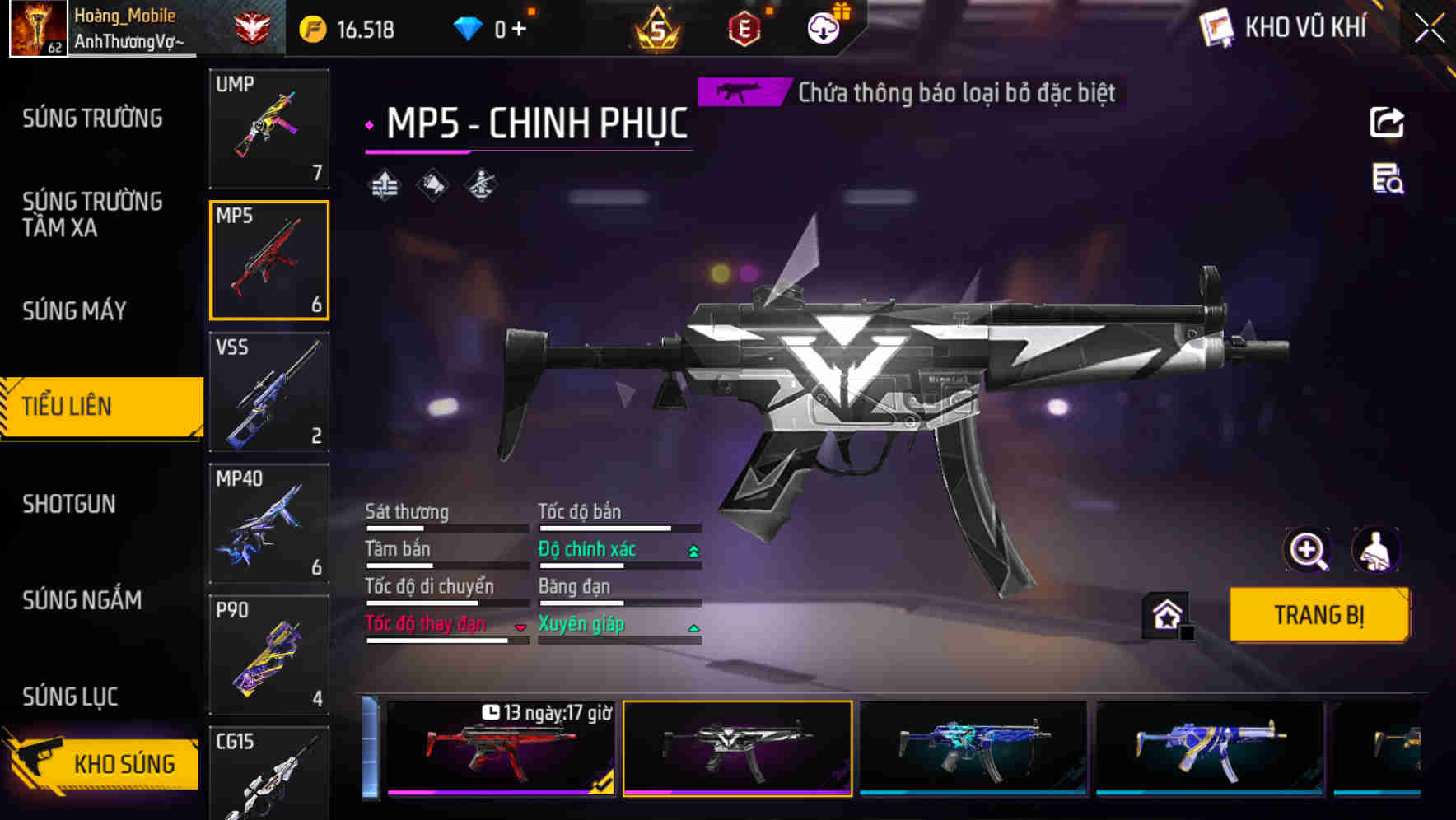The height and width of the screenshot is (820, 1456).
Task: Pick the P90 weapon tile
Action: [269, 655]
